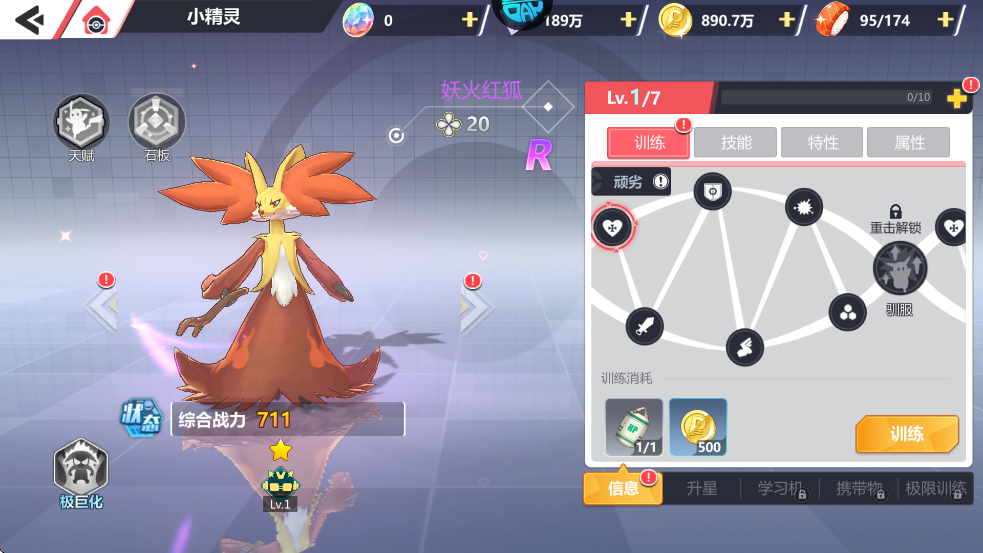The width and height of the screenshot is (983, 553).
Task: Open the 信息 info tab
Action: pos(623,489)
